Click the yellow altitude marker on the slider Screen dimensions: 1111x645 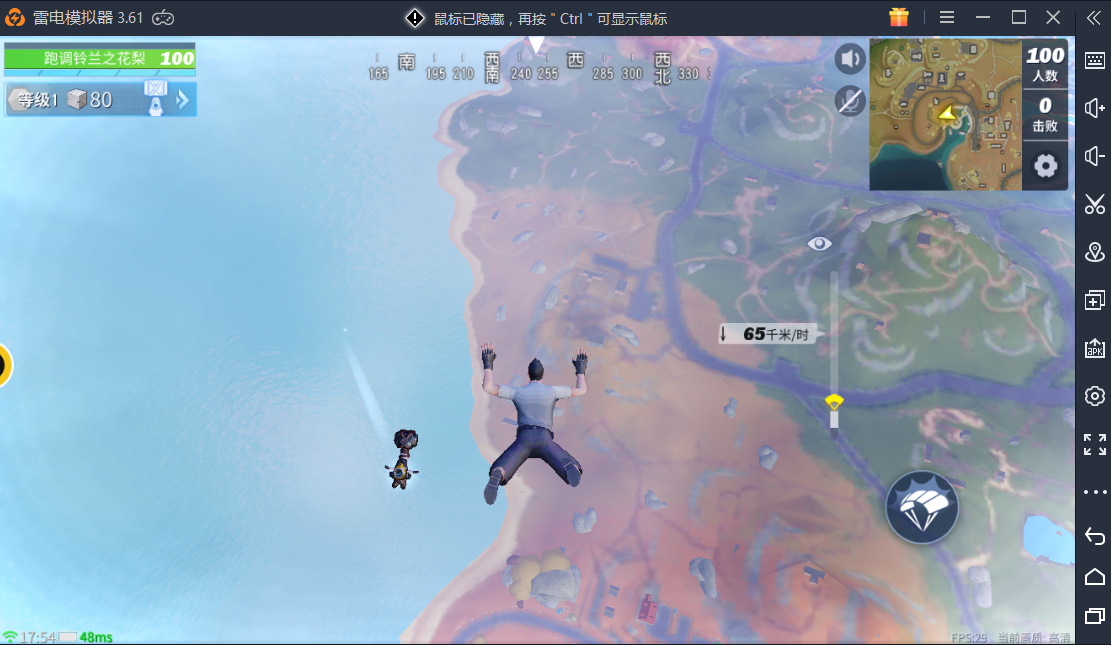834,402
